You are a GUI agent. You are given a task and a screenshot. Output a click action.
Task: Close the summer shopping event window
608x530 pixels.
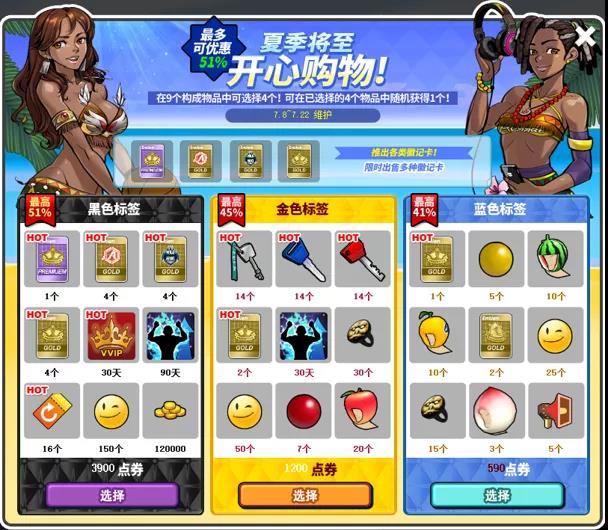tap(585, 40)
